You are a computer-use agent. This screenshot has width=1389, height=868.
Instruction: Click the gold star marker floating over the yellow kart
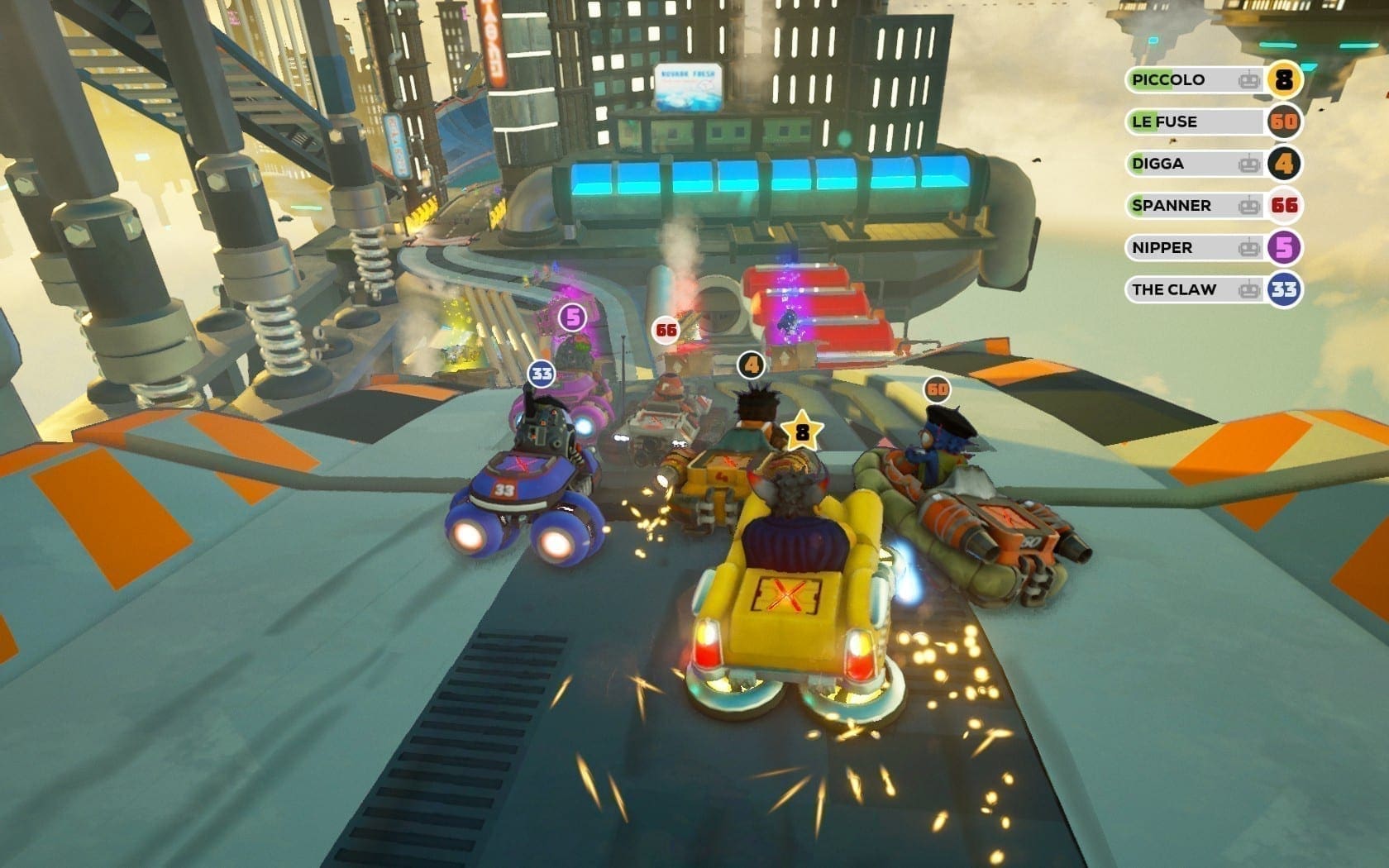point(801,432)
